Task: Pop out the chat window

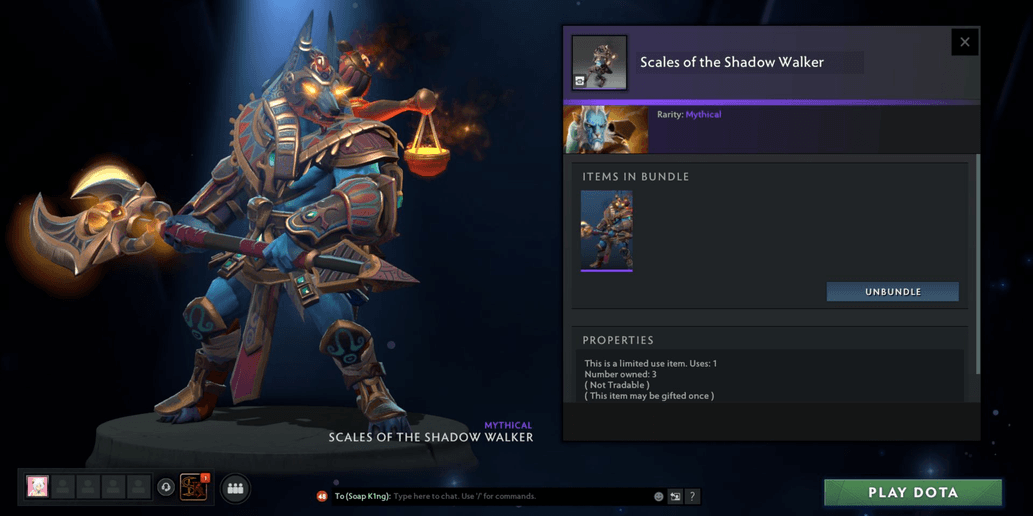Action: [x=675, y=496]
